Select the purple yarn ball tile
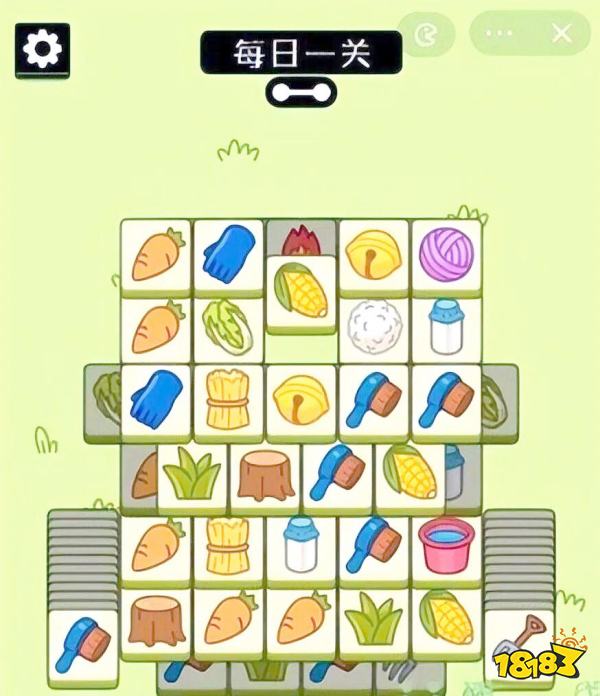 point(445,253)
